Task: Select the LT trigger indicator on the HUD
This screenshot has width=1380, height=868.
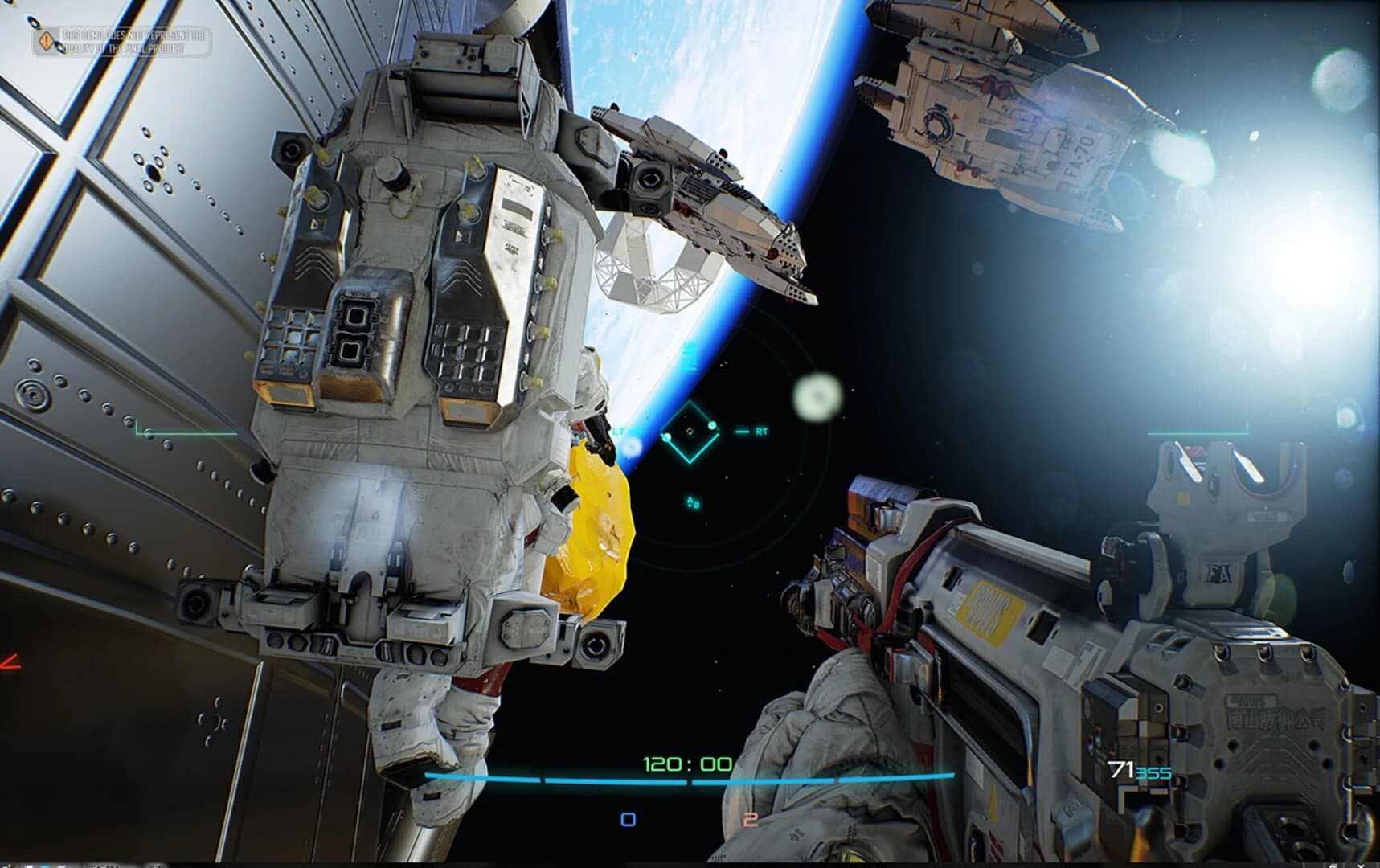Action: click(x=617, y=431)
